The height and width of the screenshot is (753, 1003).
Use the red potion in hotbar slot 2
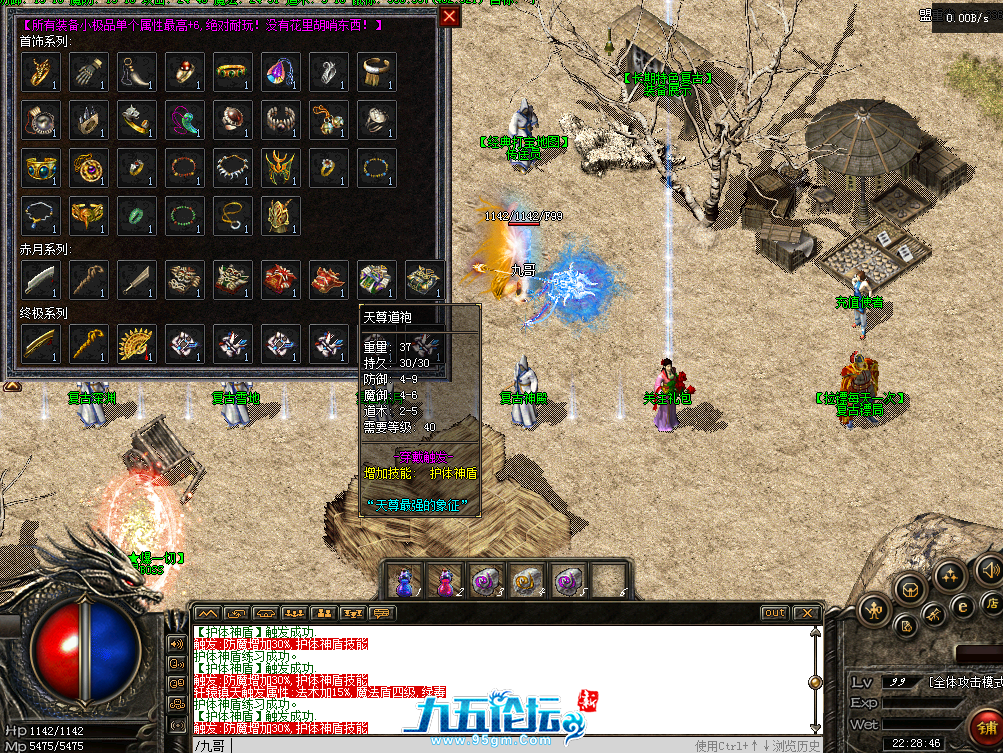[x=445, y=580]
